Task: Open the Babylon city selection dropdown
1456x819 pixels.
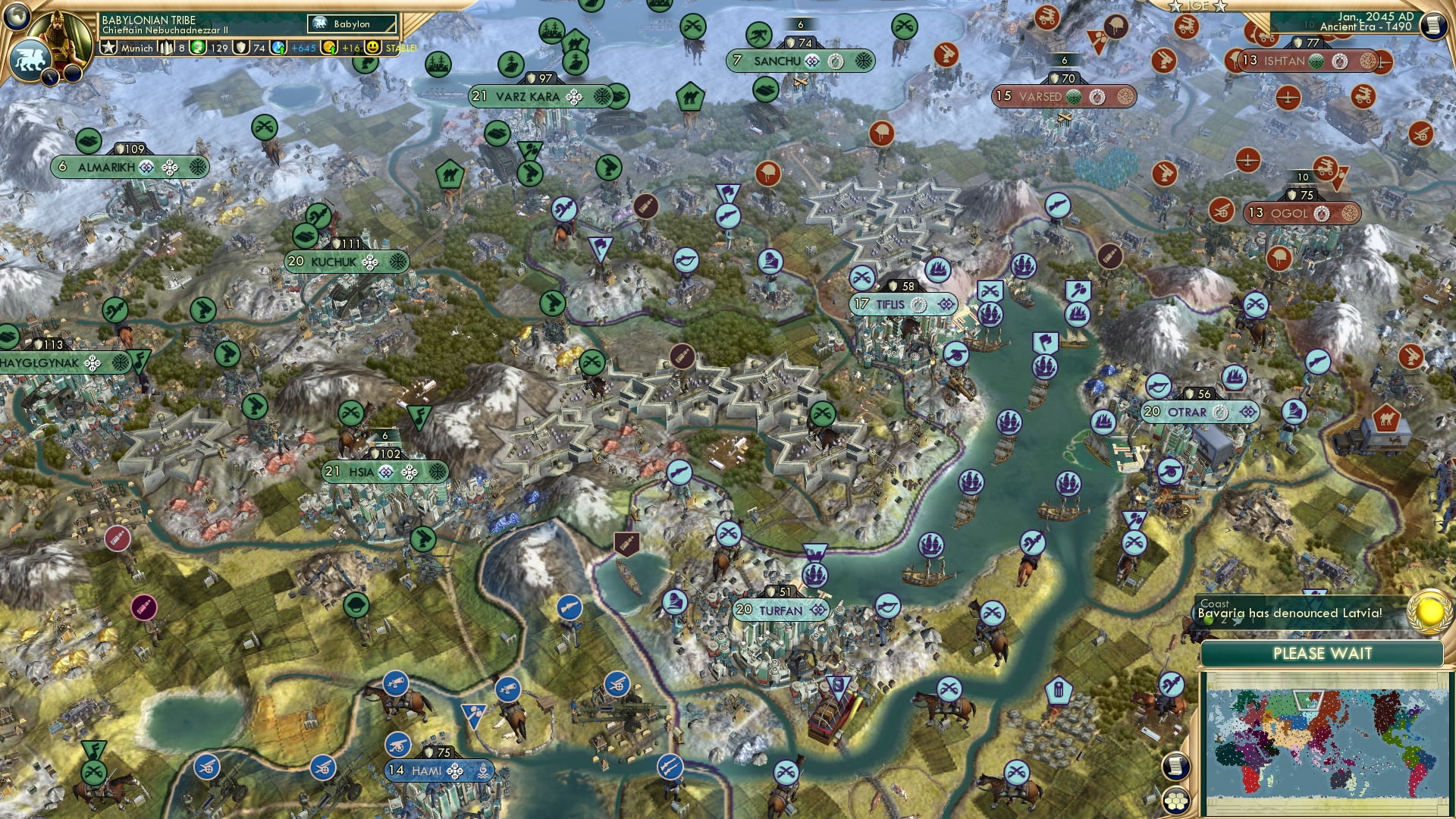Action: (x=352, y=24)
